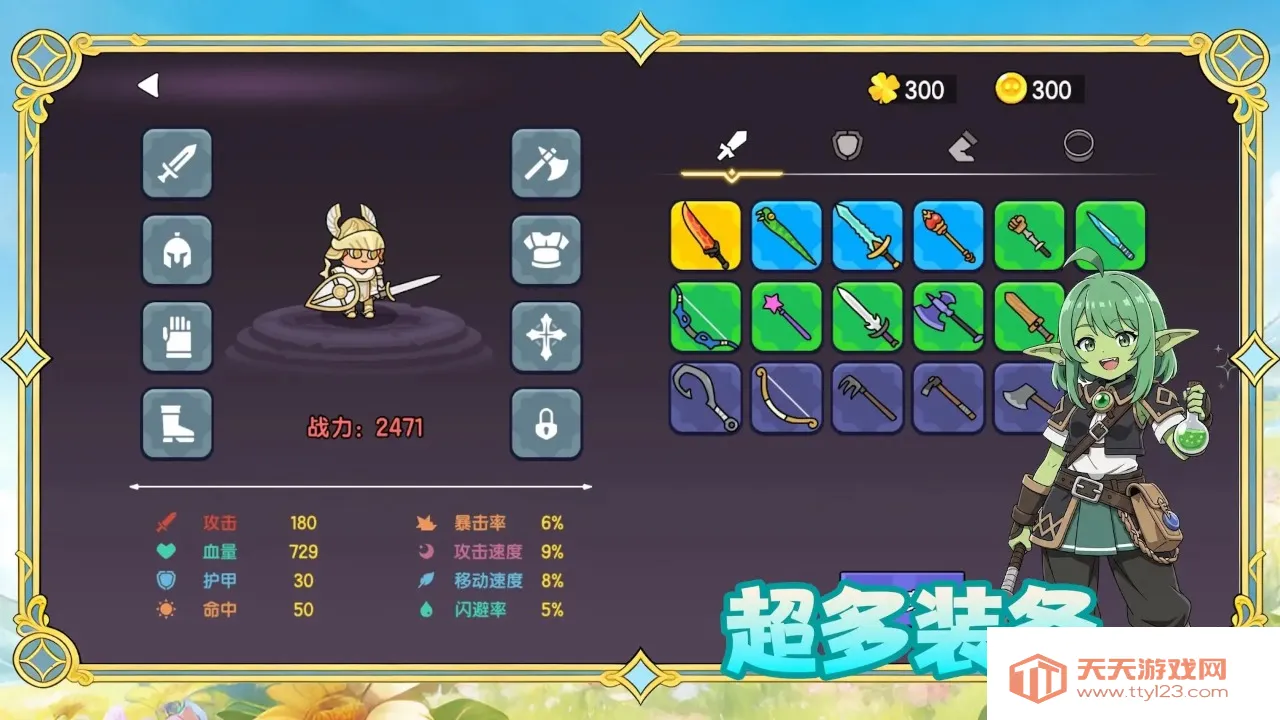The height and width of the screenshot is (720, 1280).
Task: Select the axe off-hand equipment slot
Action: [546, 164]
